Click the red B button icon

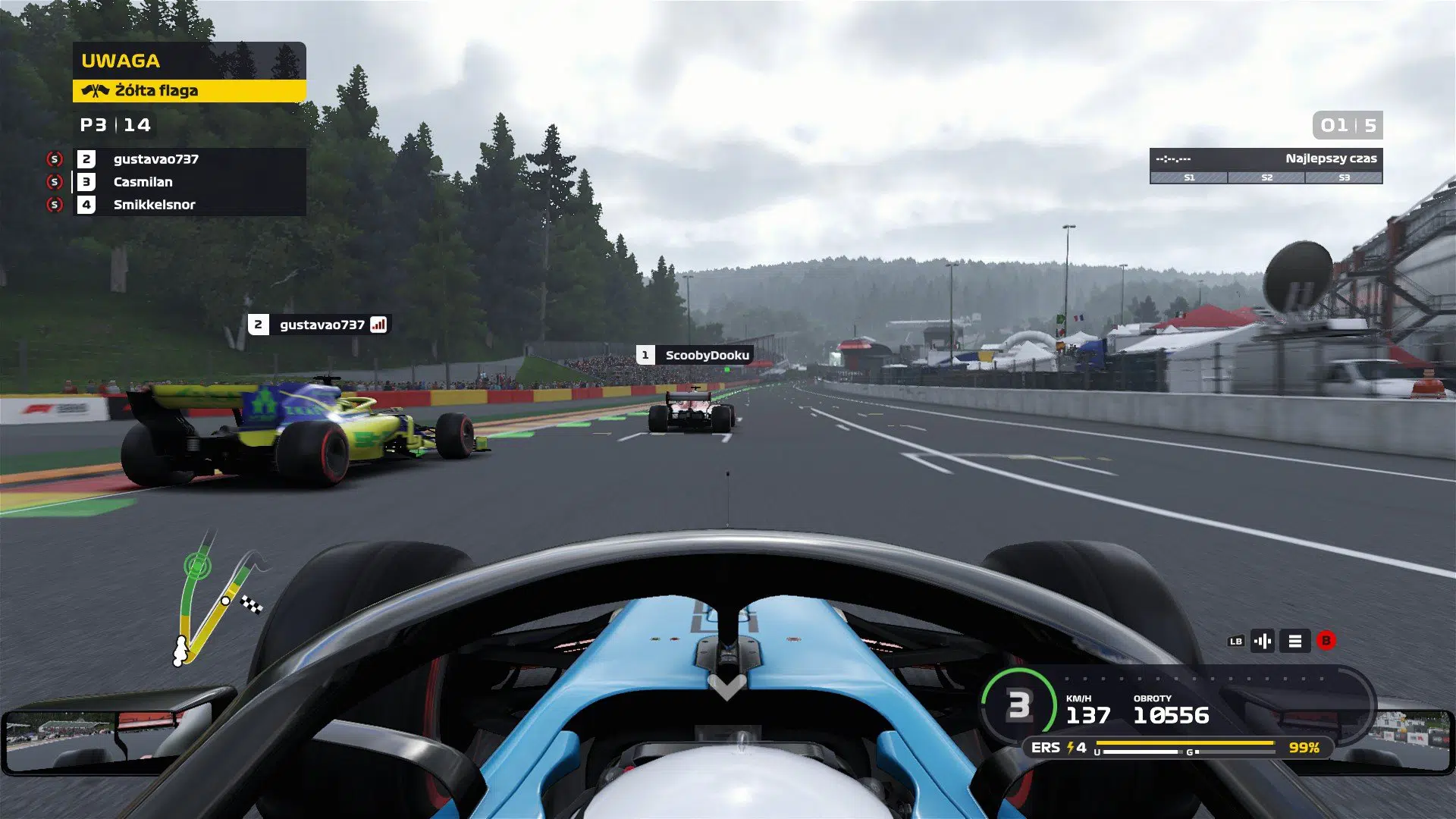1325,641
